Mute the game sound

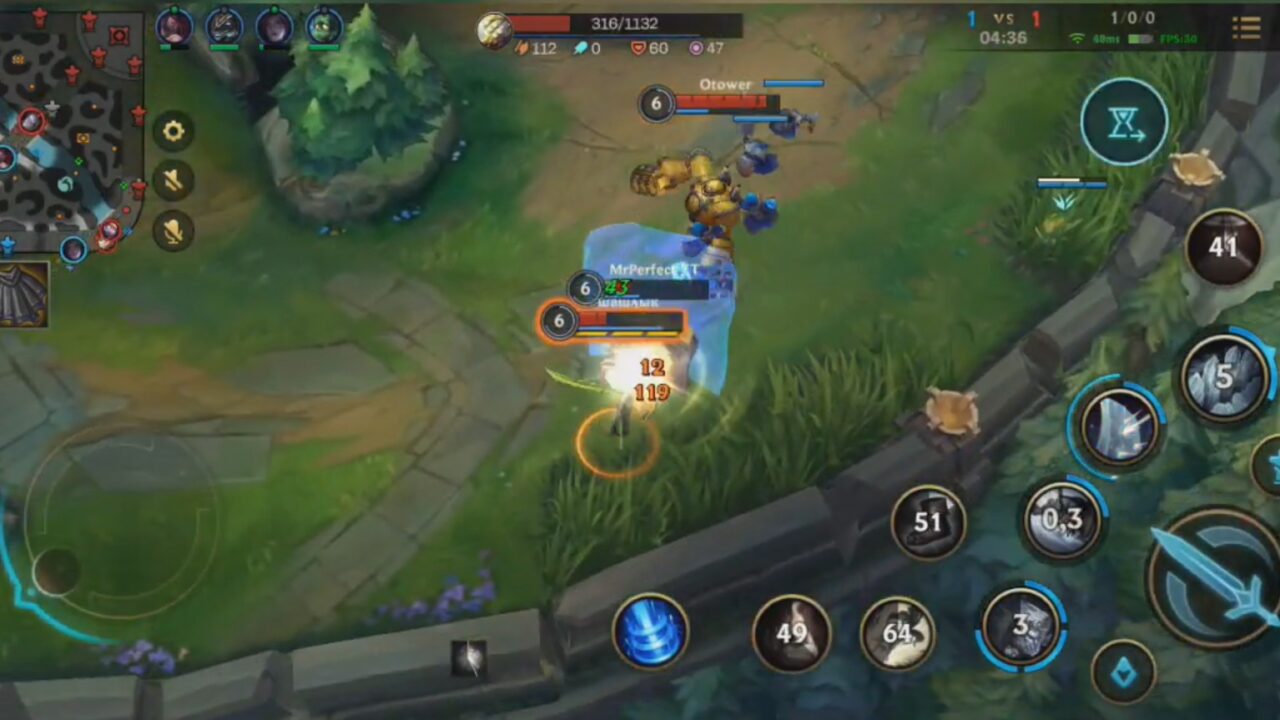click(x=174, y=180)
